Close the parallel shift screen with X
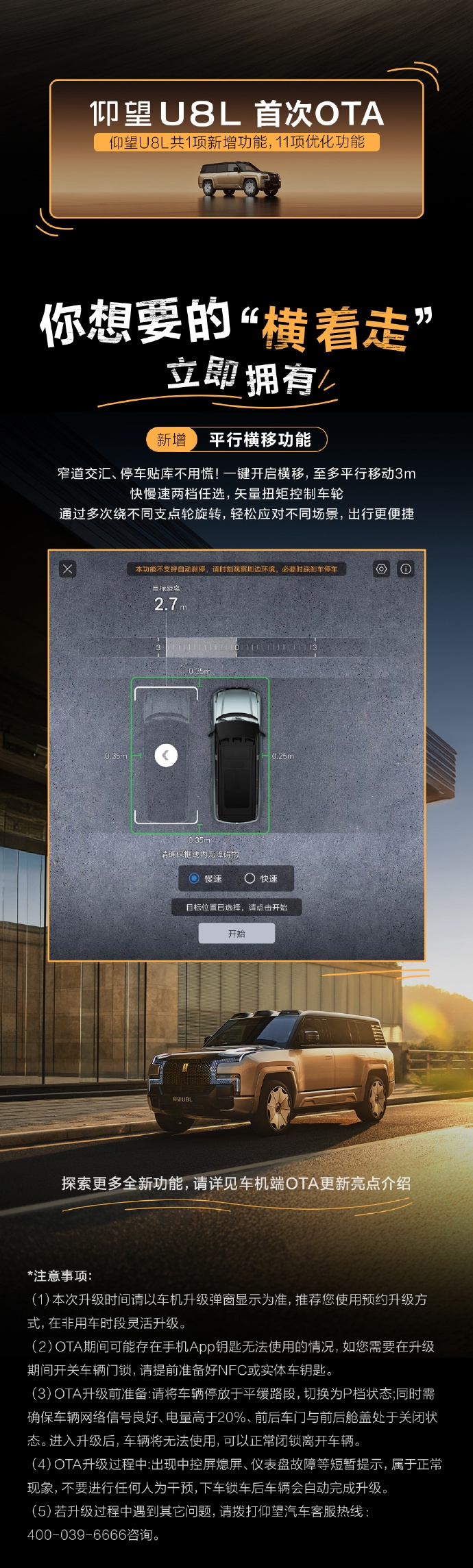 67,569
